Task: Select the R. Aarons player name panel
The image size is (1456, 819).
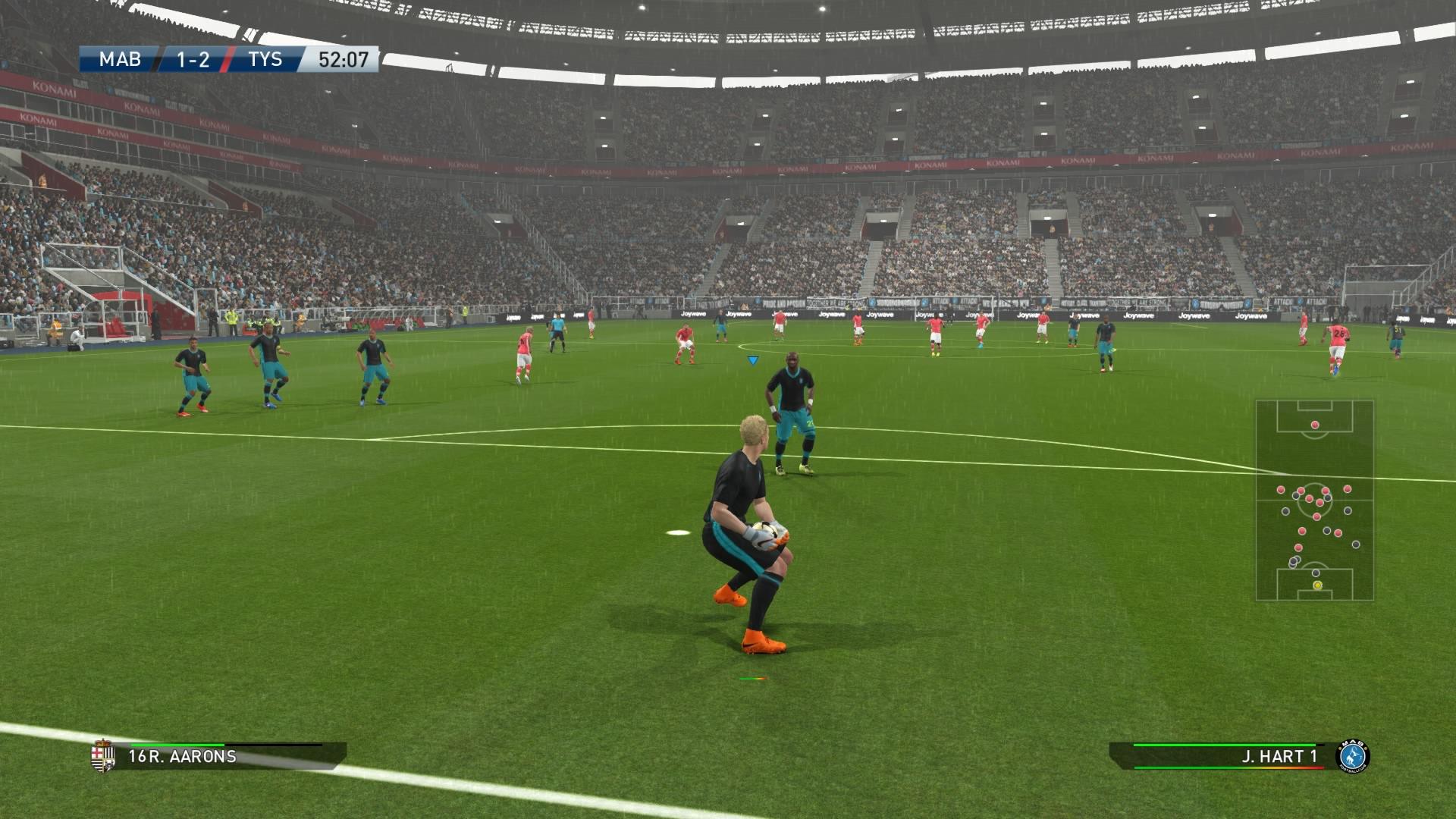Action: [x=227, y=756]
